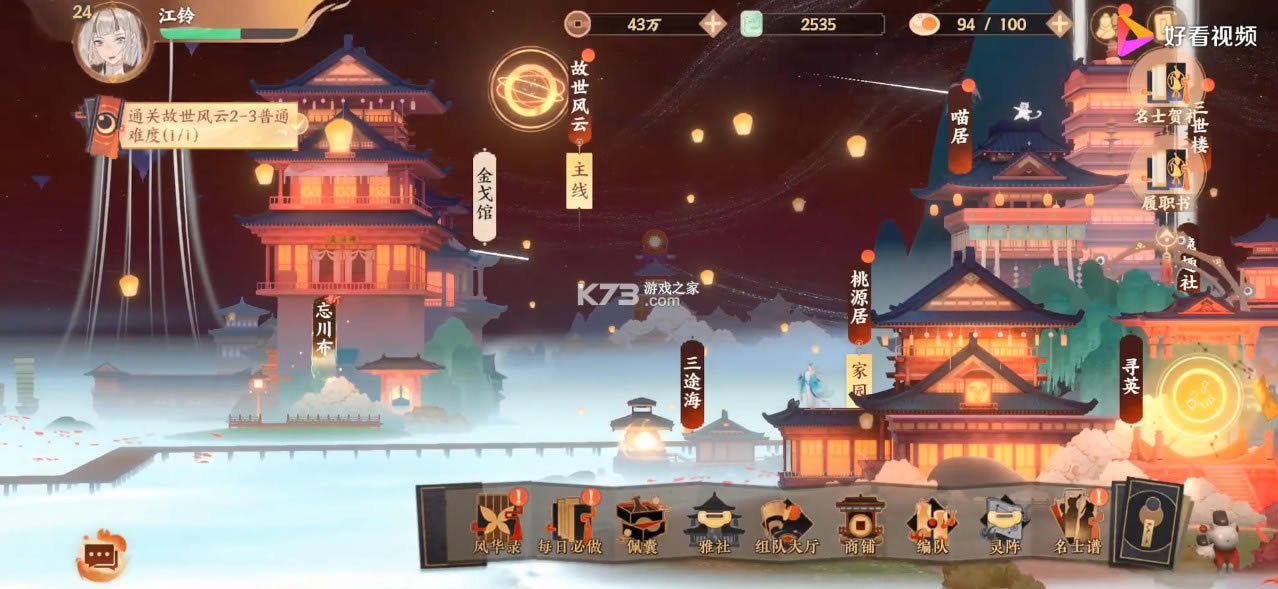Open the 名士谱 character roster
1278x589 pixels.
[x=1076, y=521]
